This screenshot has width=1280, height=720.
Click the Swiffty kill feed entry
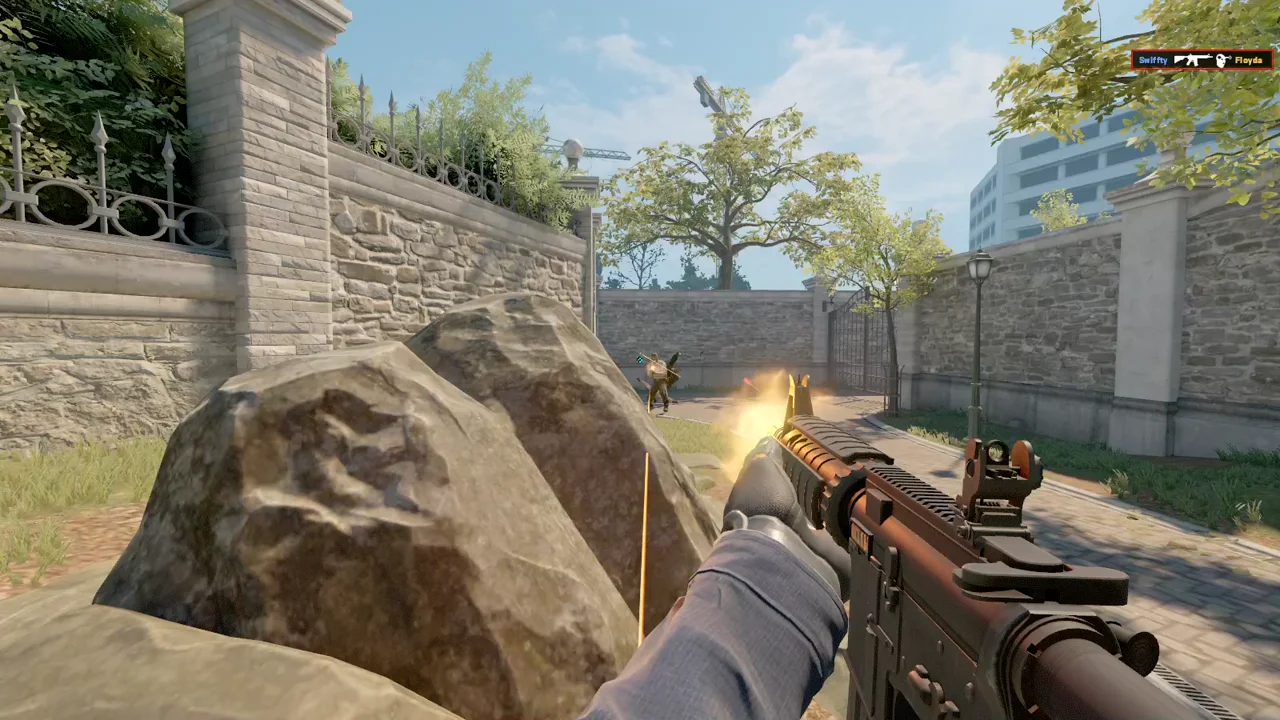click(x=1202, y=60)
